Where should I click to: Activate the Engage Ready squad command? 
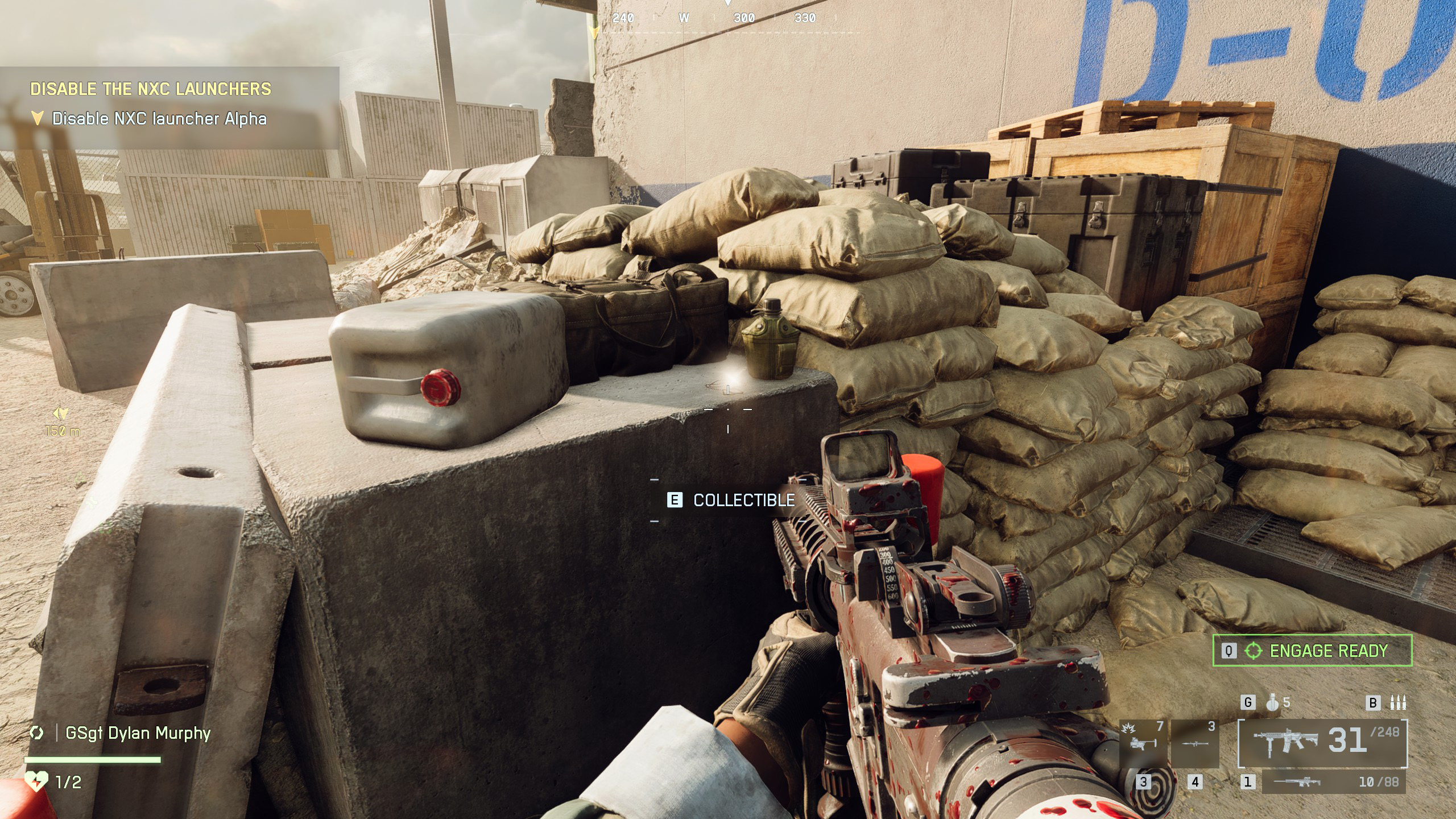pos(1312,651)
